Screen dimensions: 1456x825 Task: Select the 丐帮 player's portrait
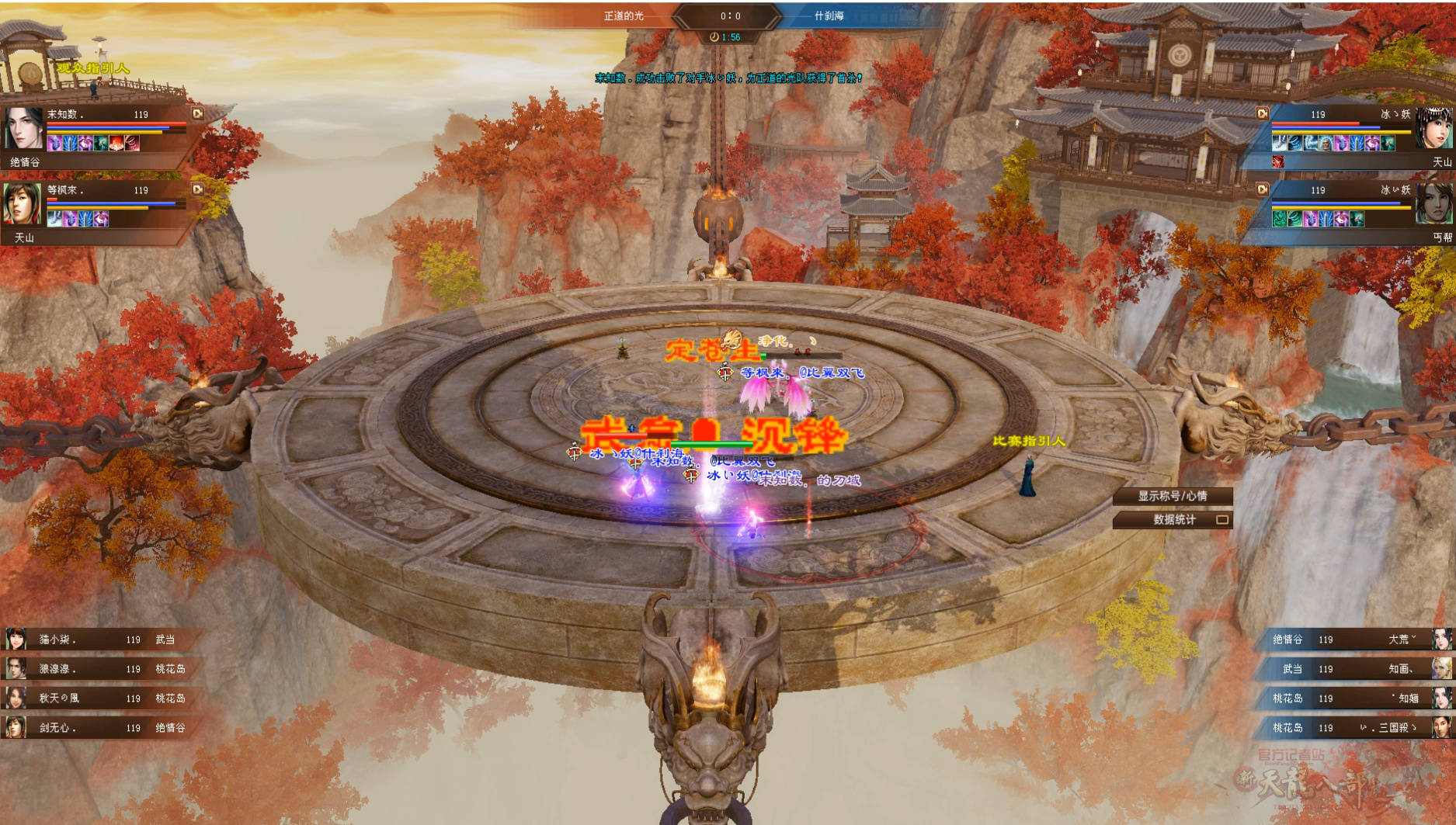coord(1433,204)
